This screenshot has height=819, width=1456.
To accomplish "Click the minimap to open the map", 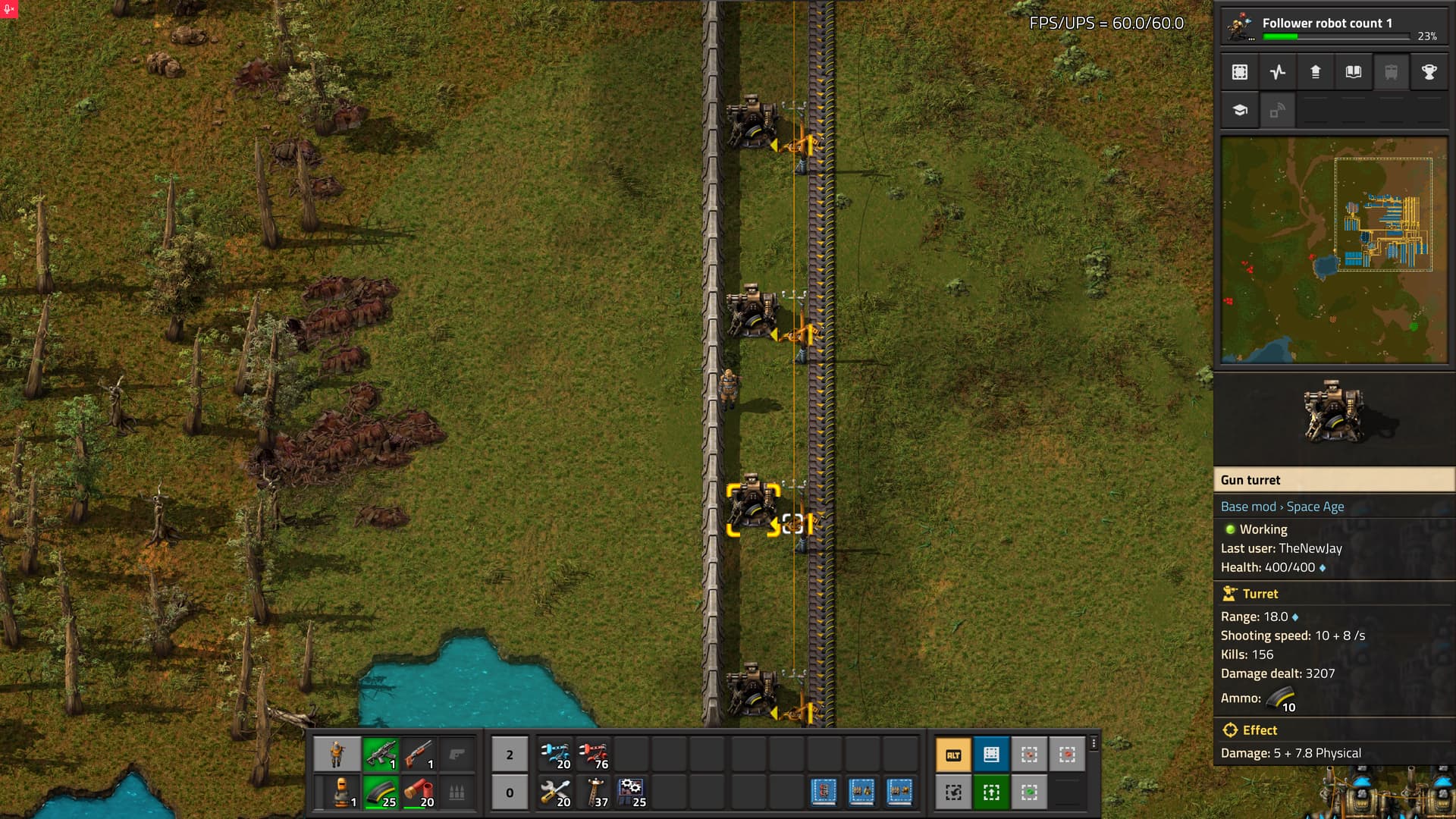I will pyautogui.click(x=1334, y=250).
